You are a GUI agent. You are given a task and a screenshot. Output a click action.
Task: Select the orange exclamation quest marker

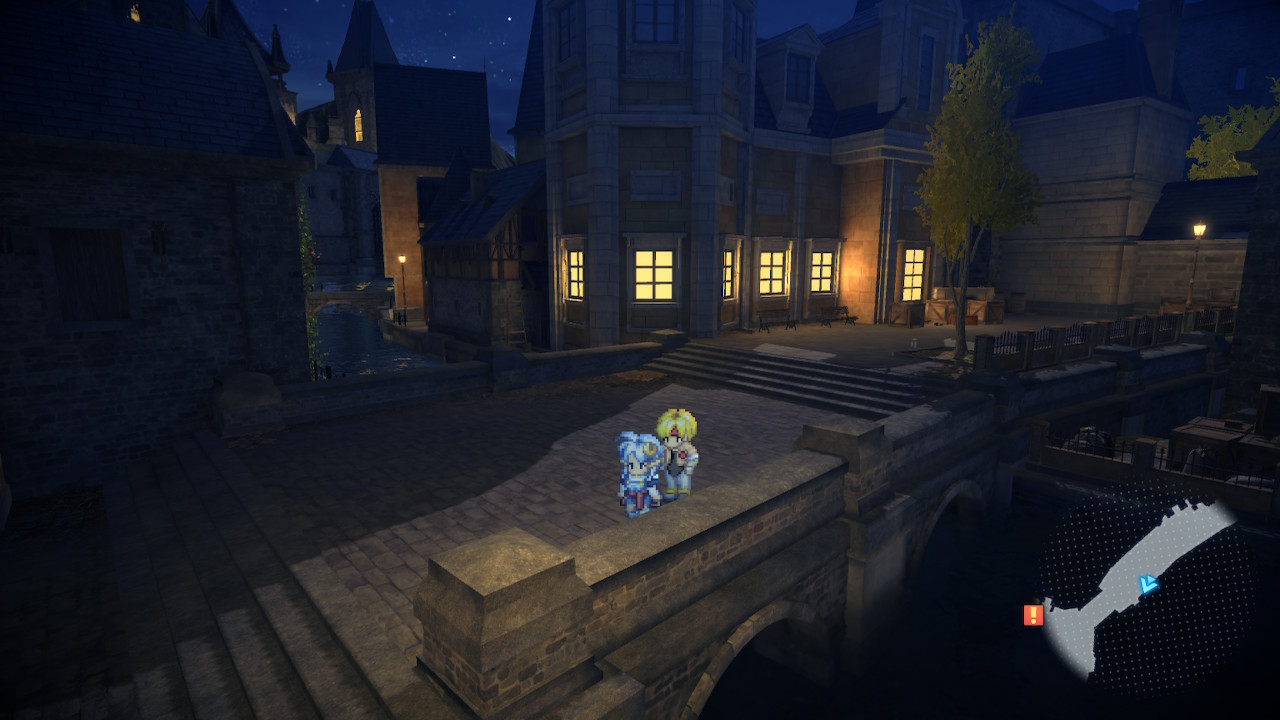pyautogui.click(x=1033, y=615)
